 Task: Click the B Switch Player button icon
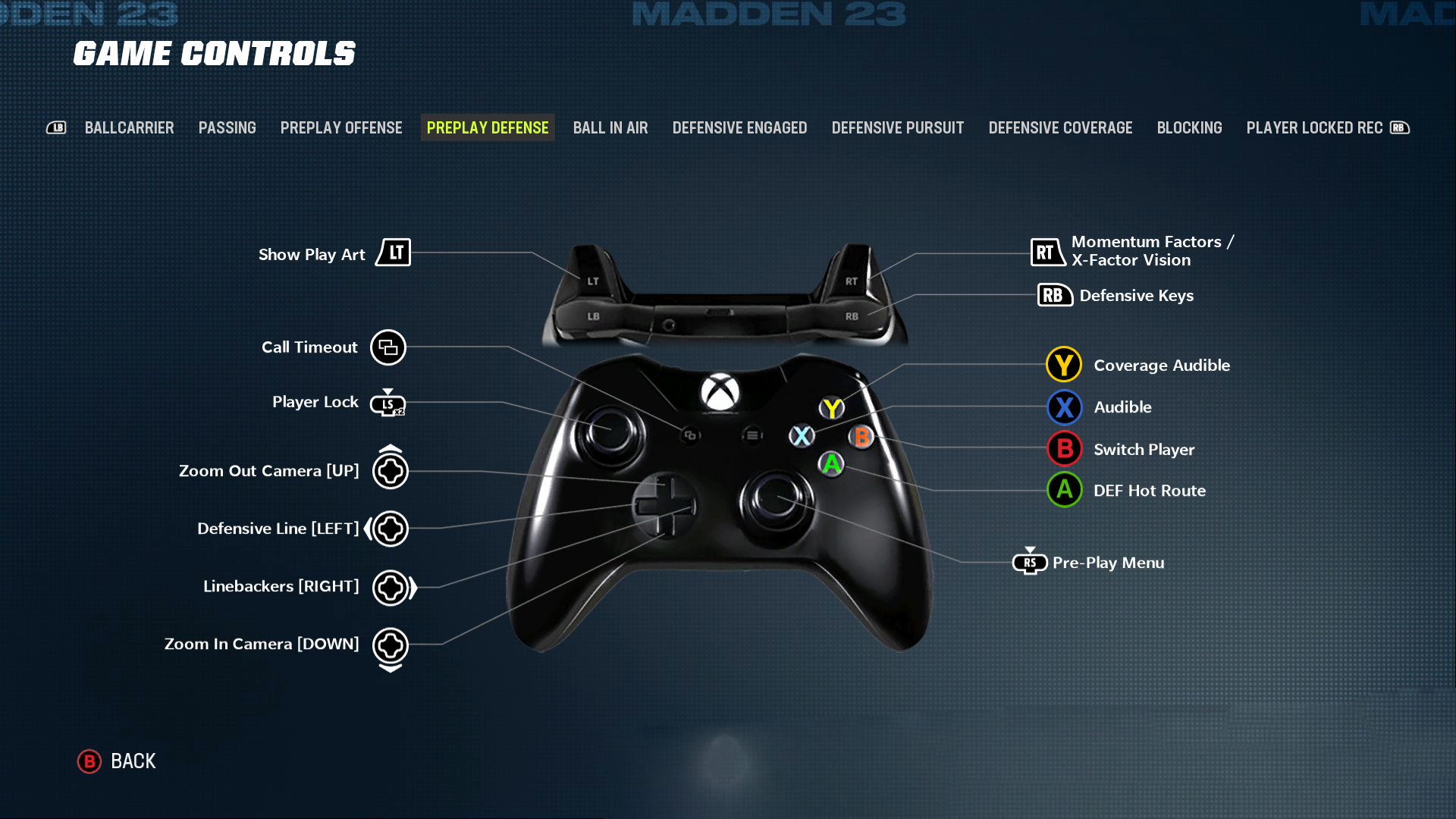click(x=1064, y=448)
